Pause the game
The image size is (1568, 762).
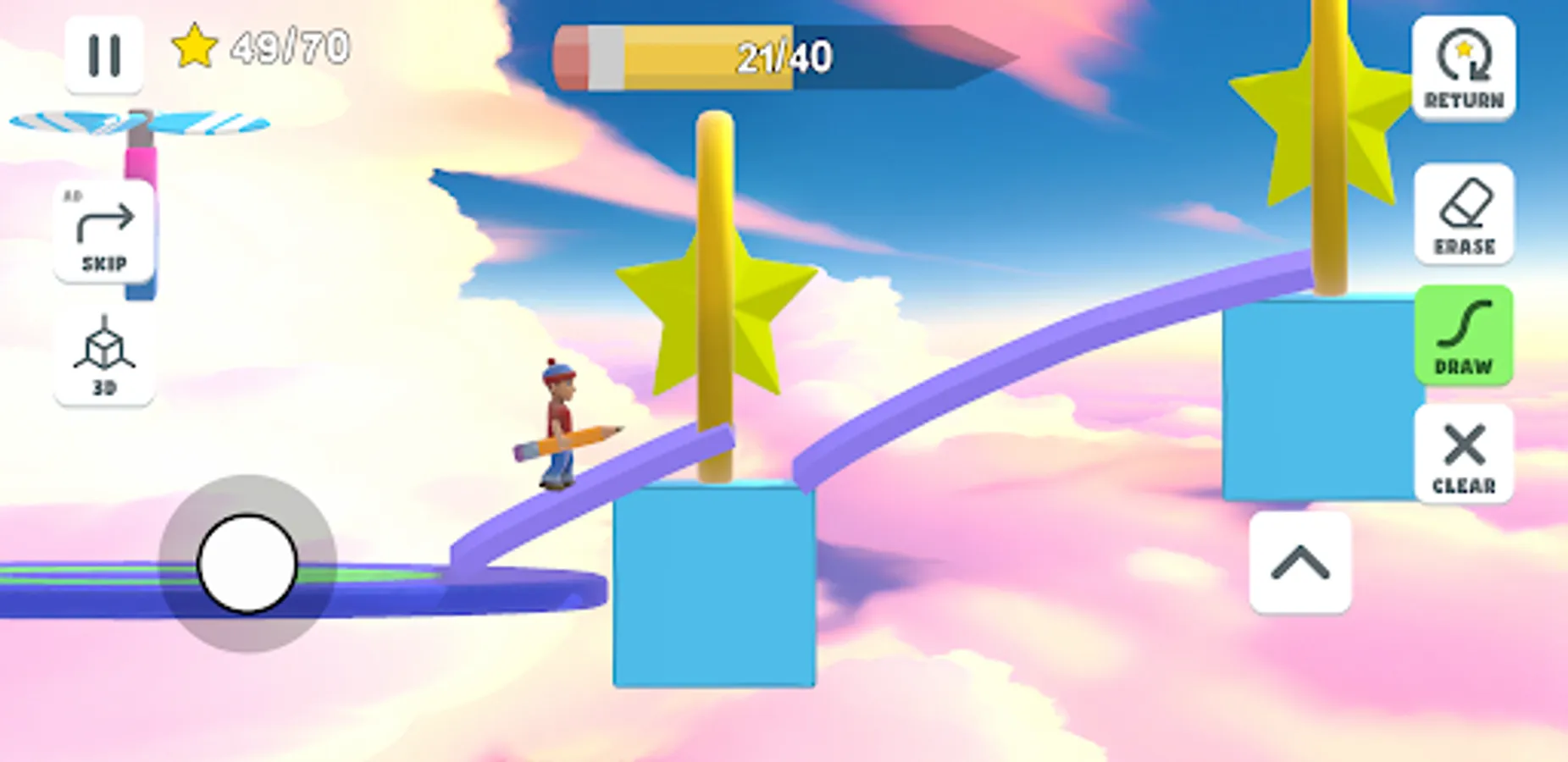(x=103, y=53)
